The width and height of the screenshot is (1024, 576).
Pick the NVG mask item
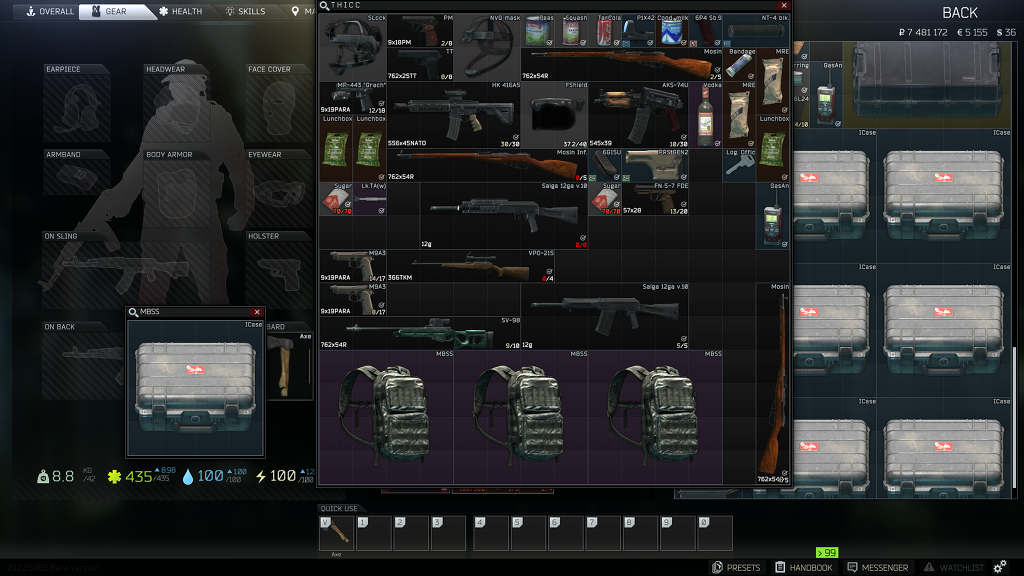click(x=487, y=47)
